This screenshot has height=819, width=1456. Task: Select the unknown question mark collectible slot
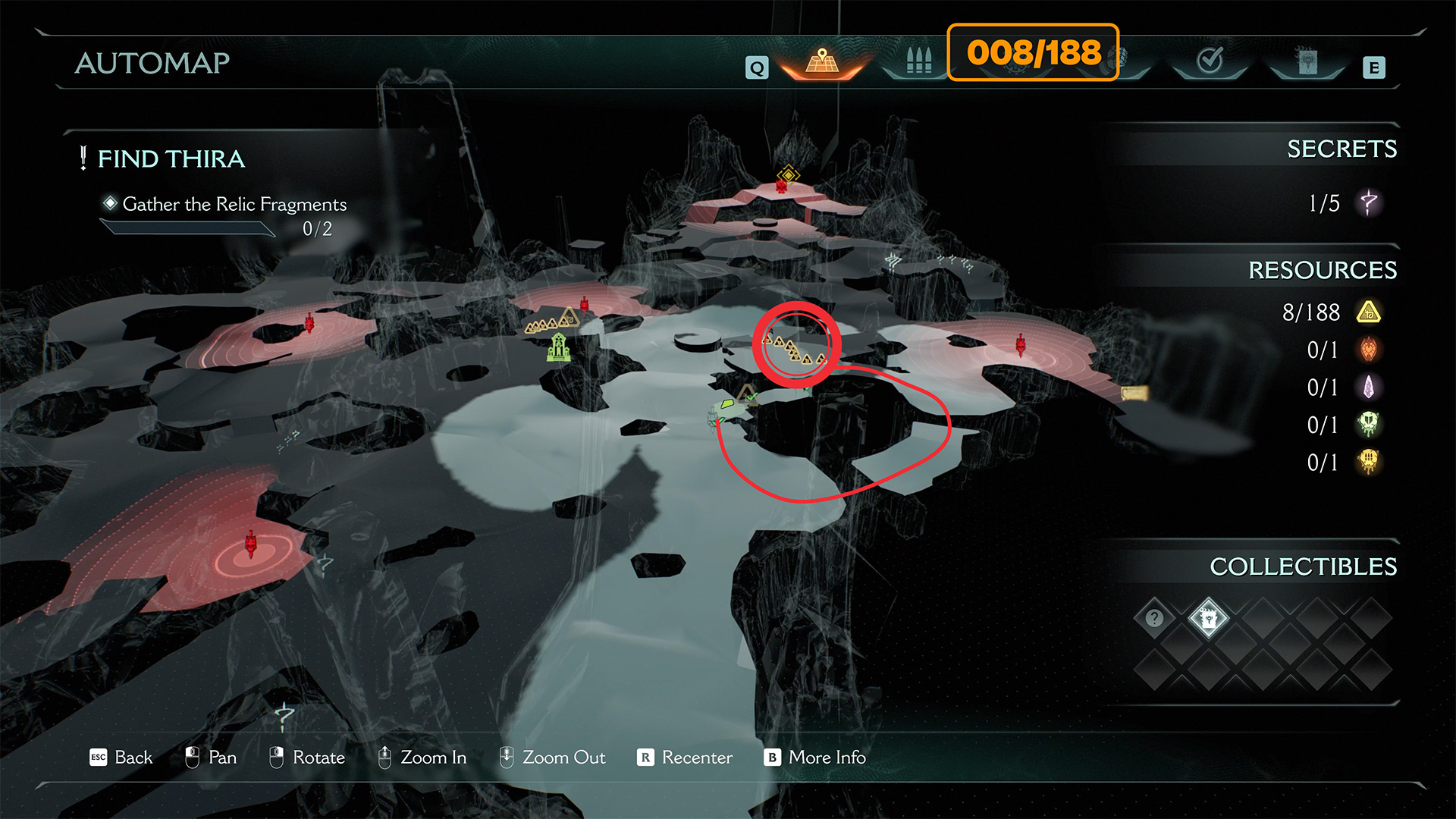tap(1154, 618)
